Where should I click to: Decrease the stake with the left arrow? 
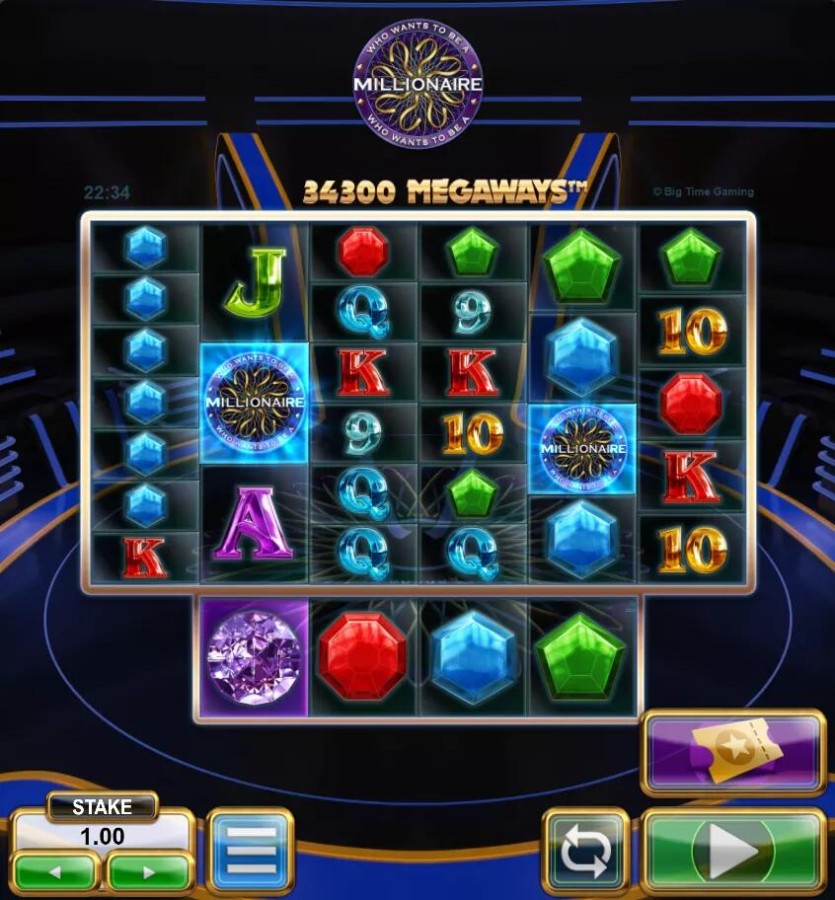(55, 871)
